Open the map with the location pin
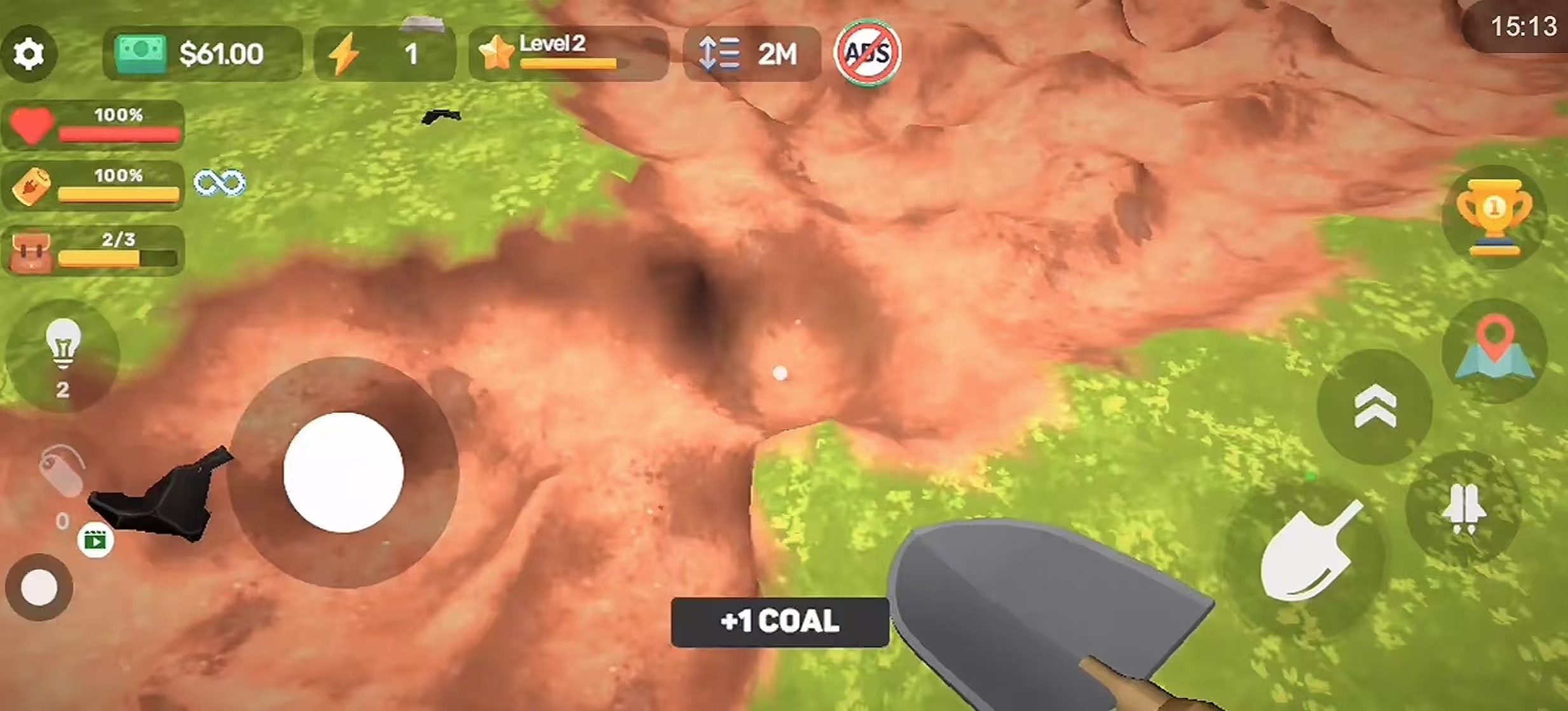Viewport: 1568px width, 711px height. coord(1494,351)
